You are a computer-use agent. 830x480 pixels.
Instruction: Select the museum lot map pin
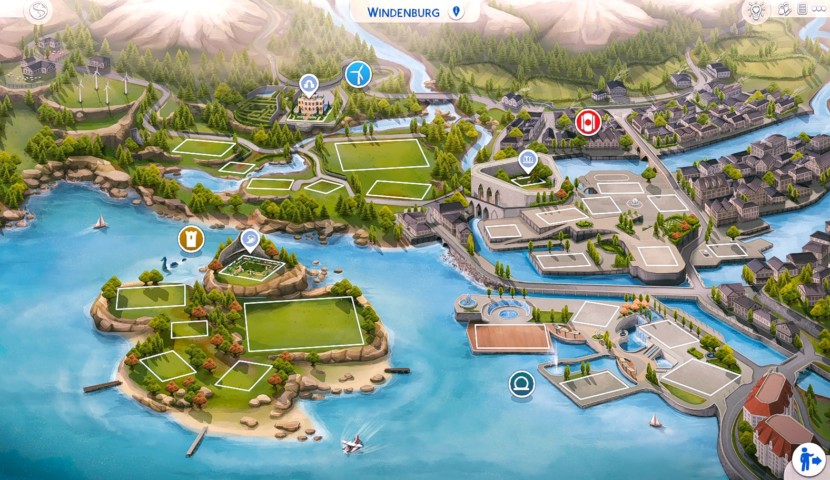pos(527,160)
